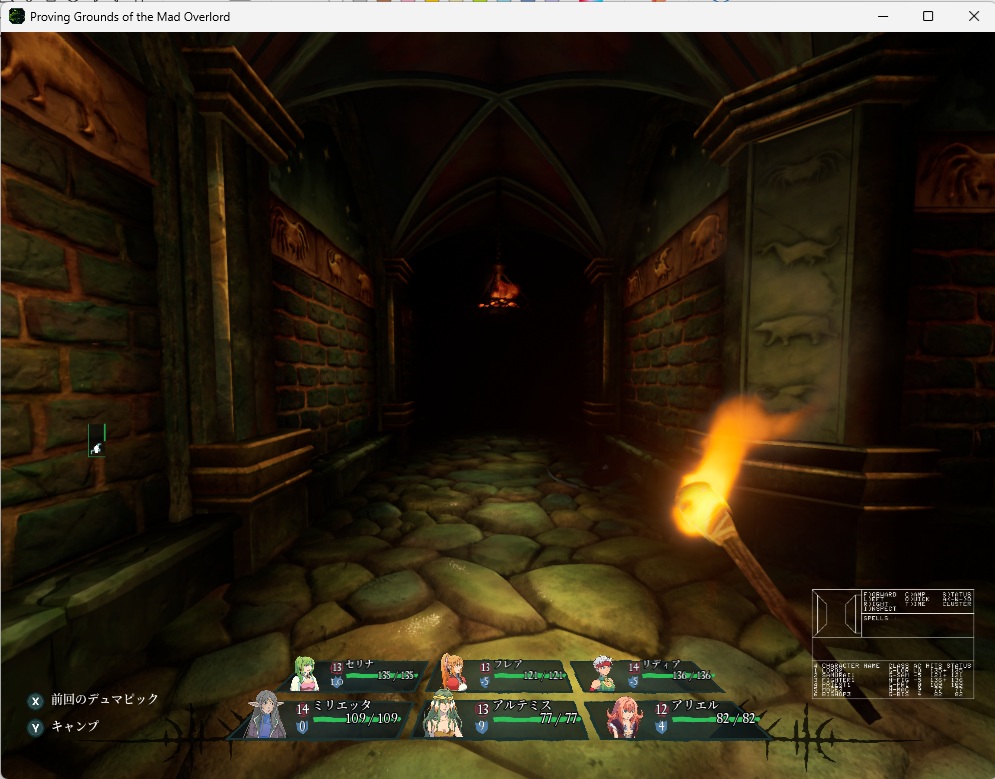
Task: Pick アルテミス from the party
Action: 505,717
